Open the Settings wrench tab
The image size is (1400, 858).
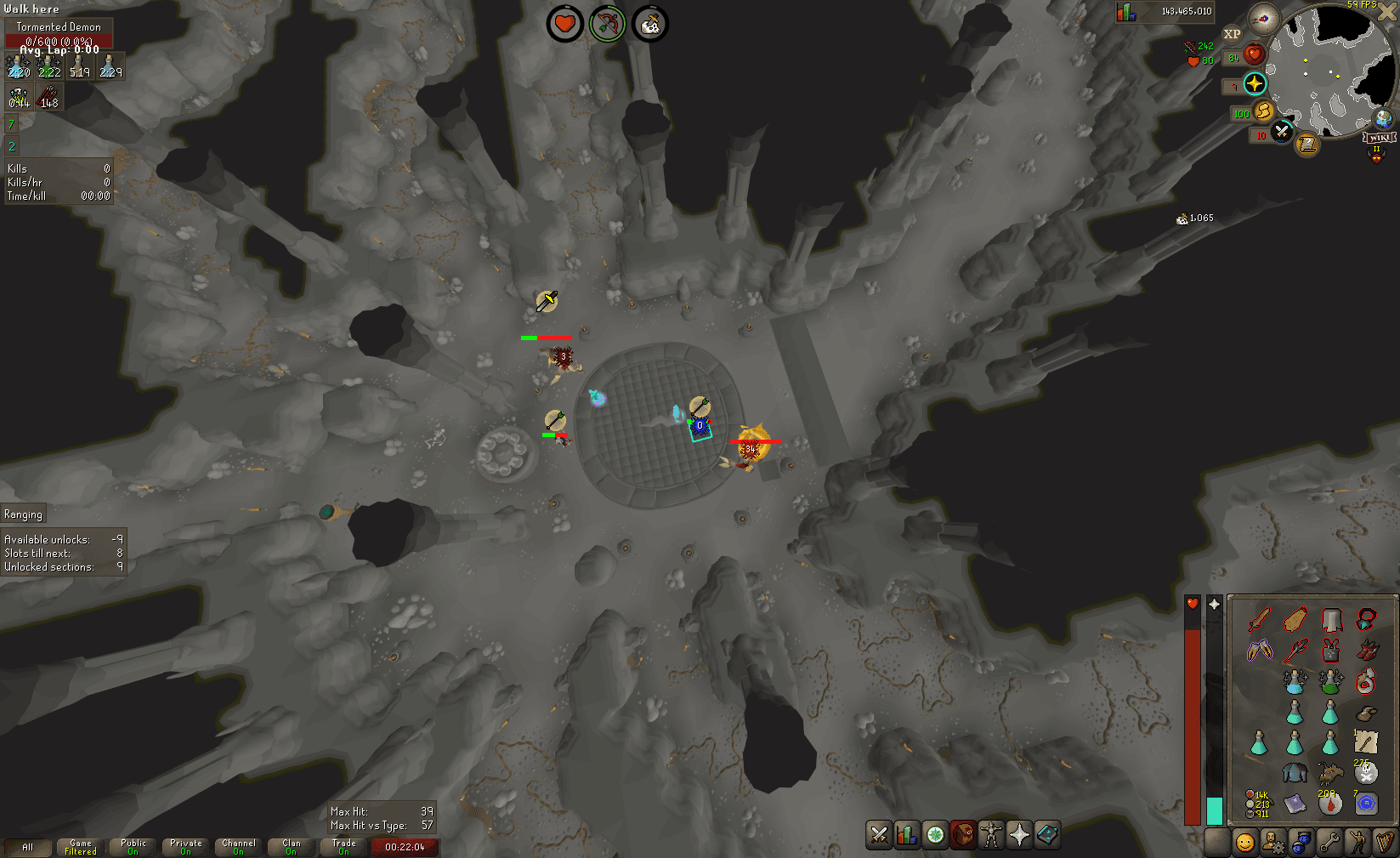tap(1329, 842)
